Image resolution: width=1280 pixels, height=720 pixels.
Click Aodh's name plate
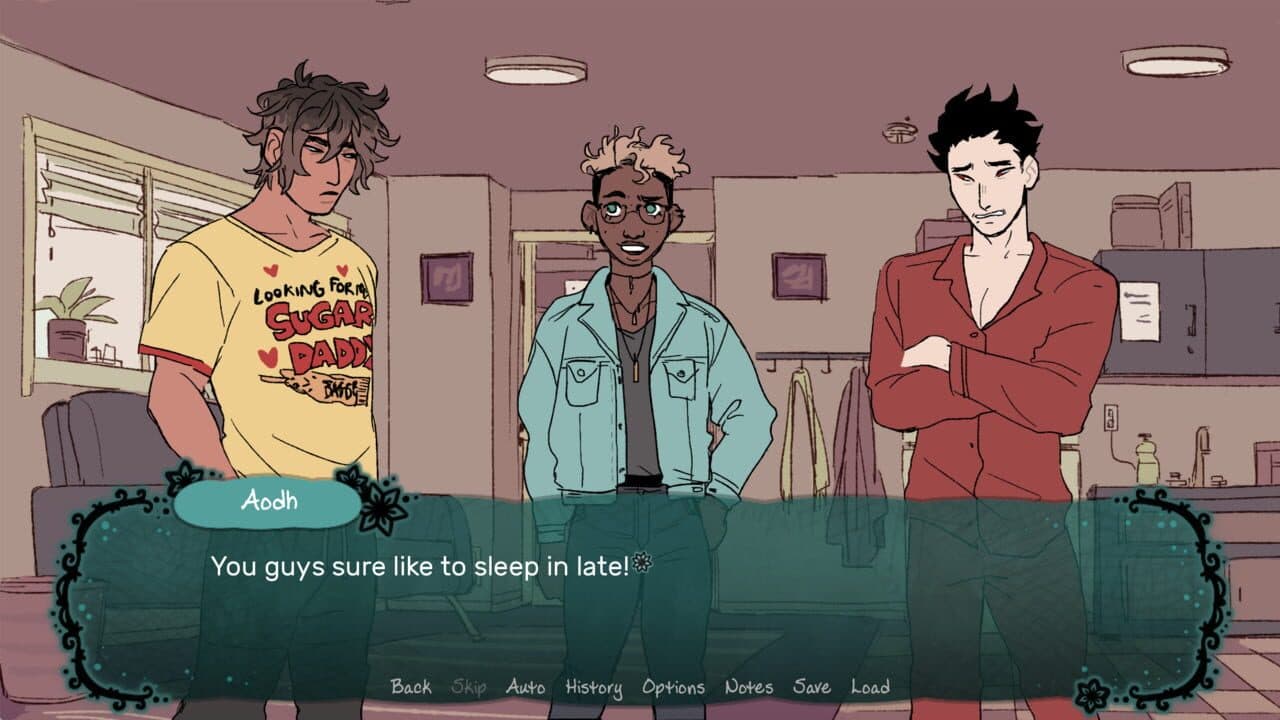point(267,504)
